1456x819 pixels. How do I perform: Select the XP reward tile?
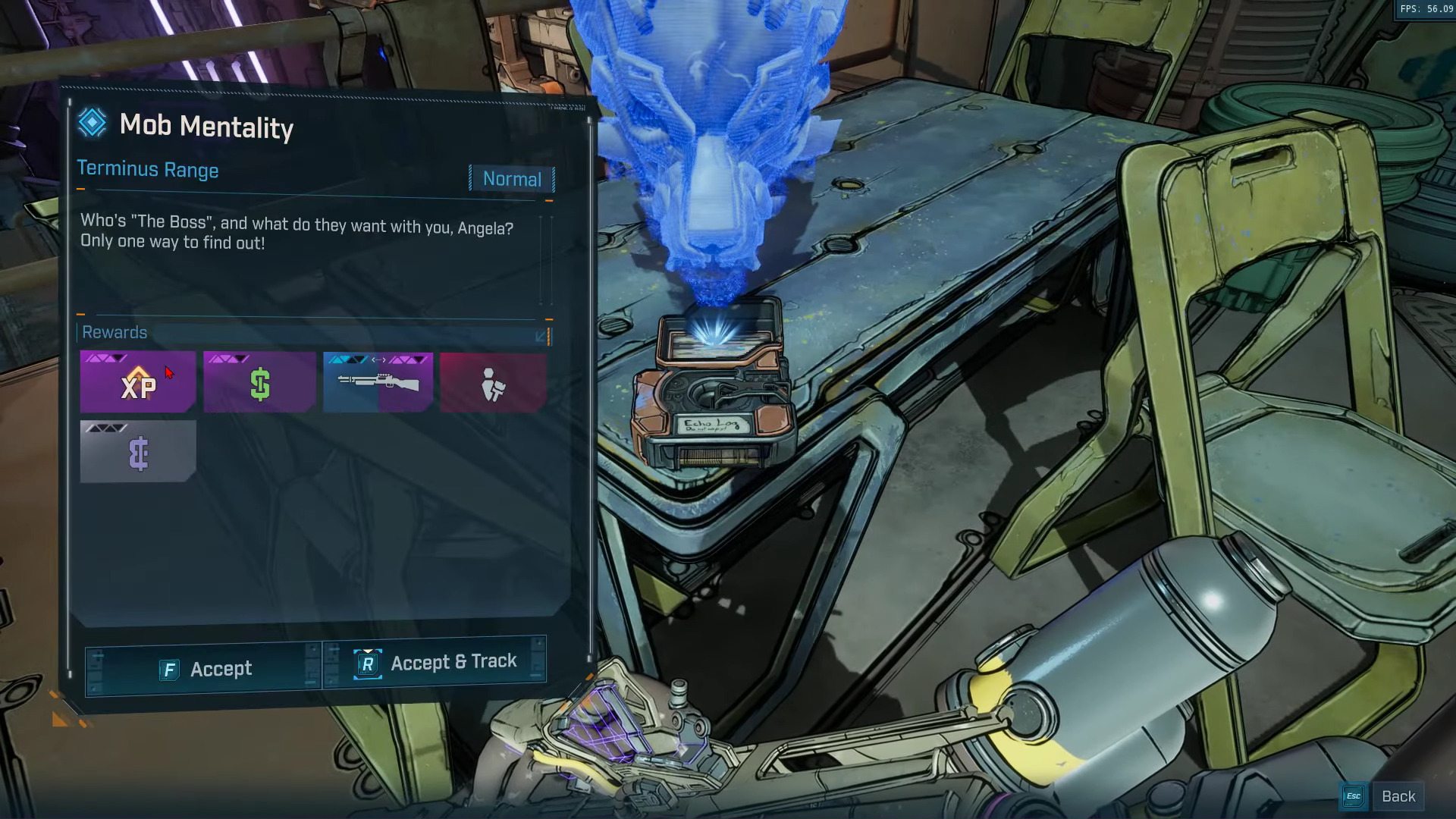point(138,382)
